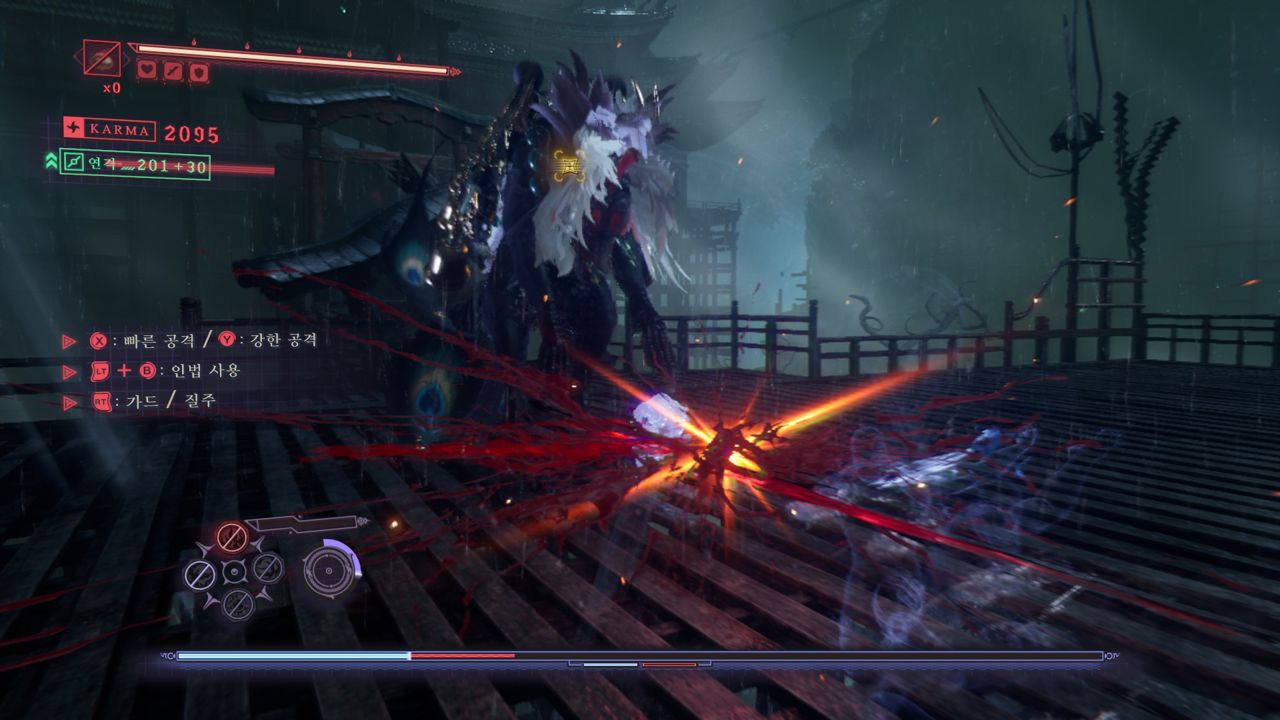Screen dimensions: 1280x720
Task: Click the center hub of the weapon wheel
Action: [x=234, y=571]
